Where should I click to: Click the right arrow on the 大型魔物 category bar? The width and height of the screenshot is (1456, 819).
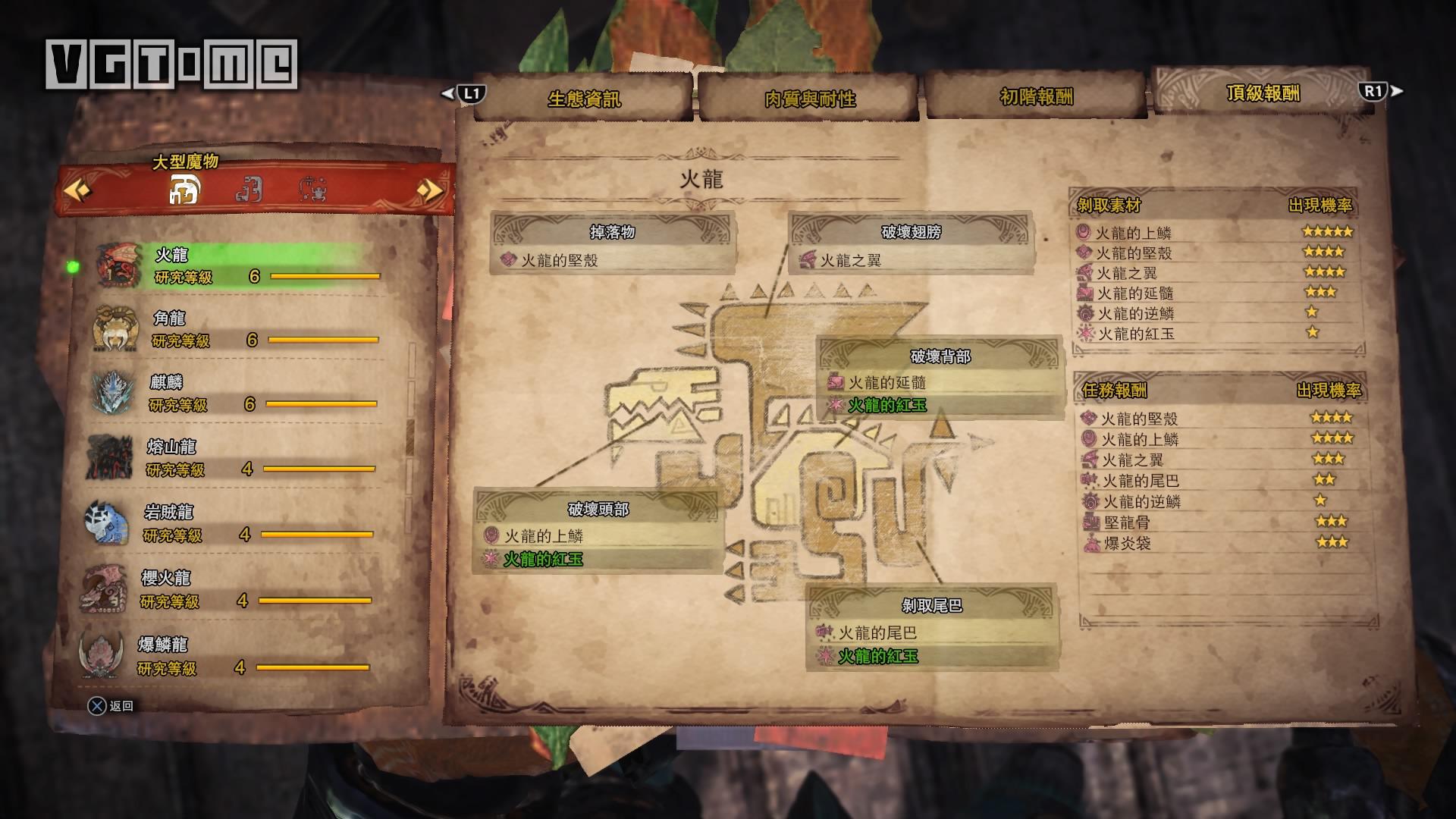click(429, 189)
